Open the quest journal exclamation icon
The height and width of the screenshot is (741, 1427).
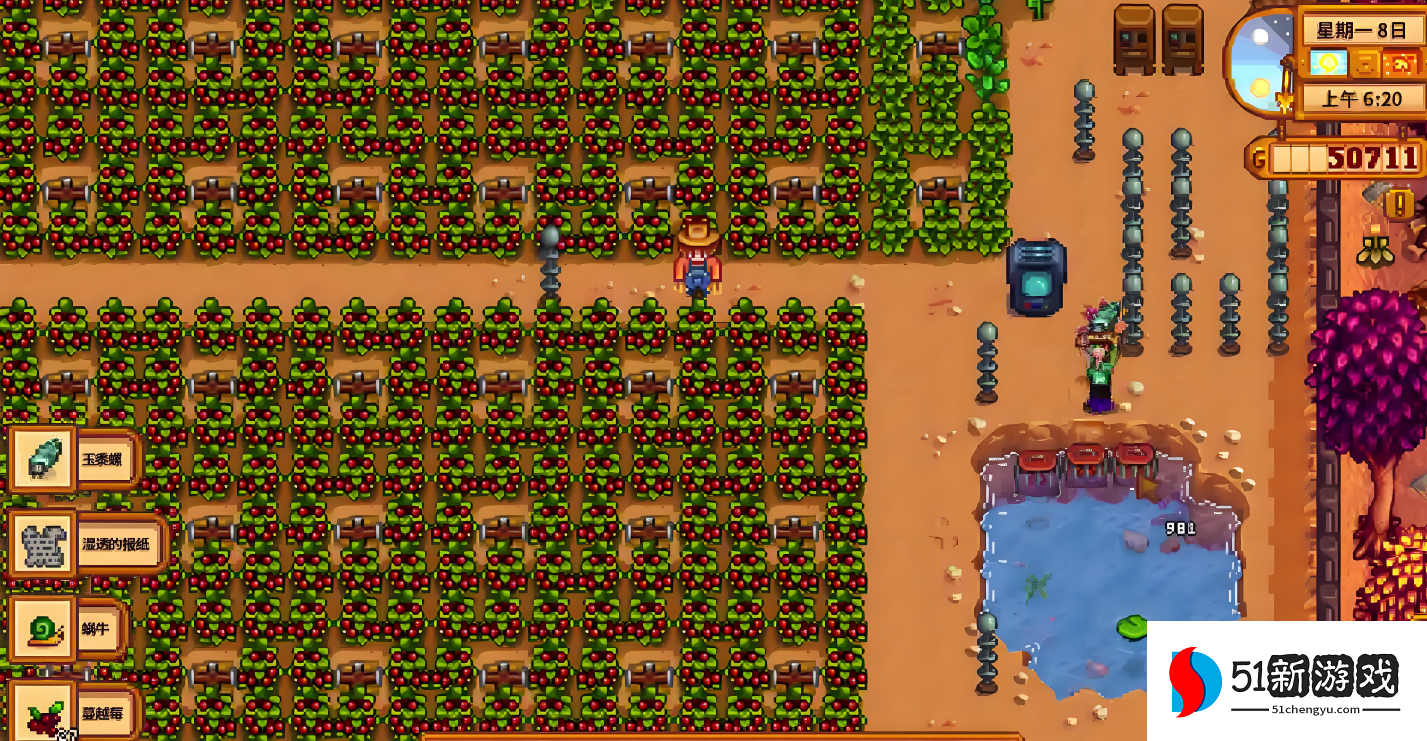[1398, 204]
